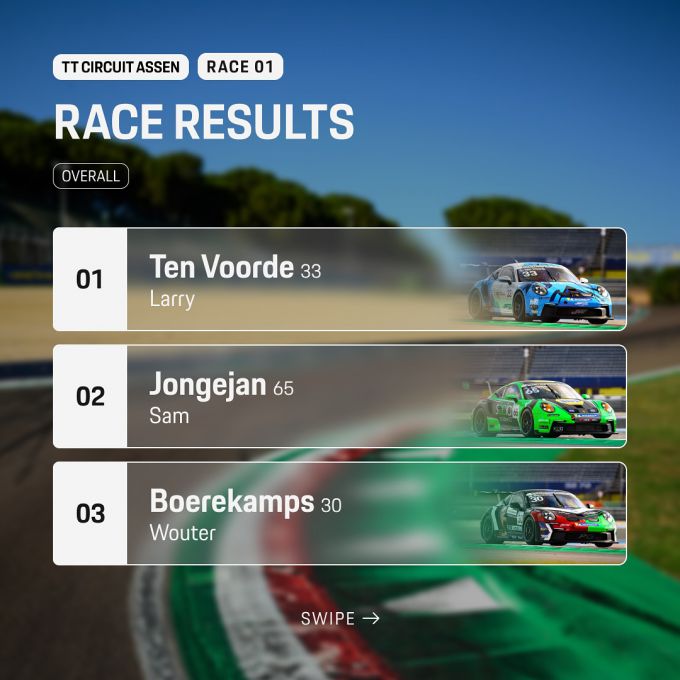Choose the Overall classification filter
Viewport: 680px width, 680px height.
tap(91, 176)
